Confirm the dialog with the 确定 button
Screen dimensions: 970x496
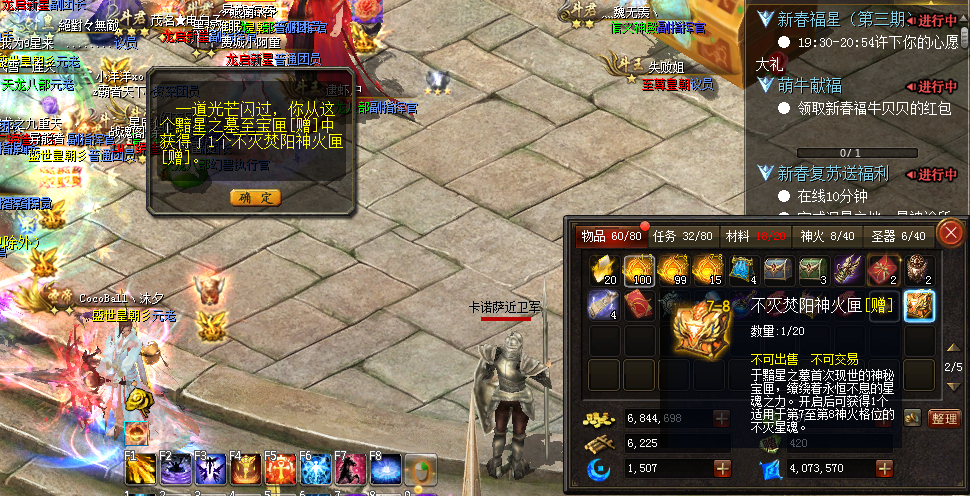(x=255, y=197)
